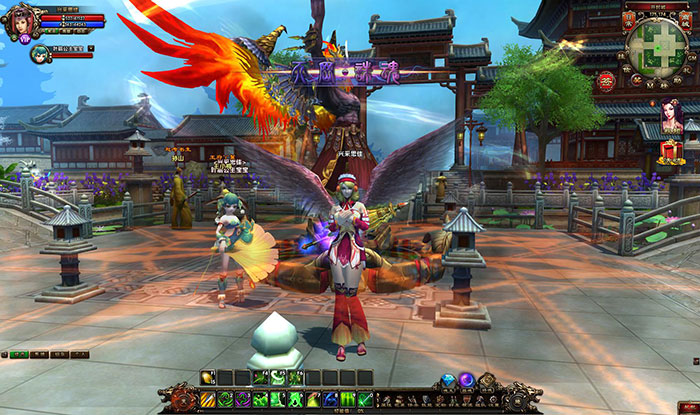
Task: Open the lady portrait card
Action: coord(671,117)
